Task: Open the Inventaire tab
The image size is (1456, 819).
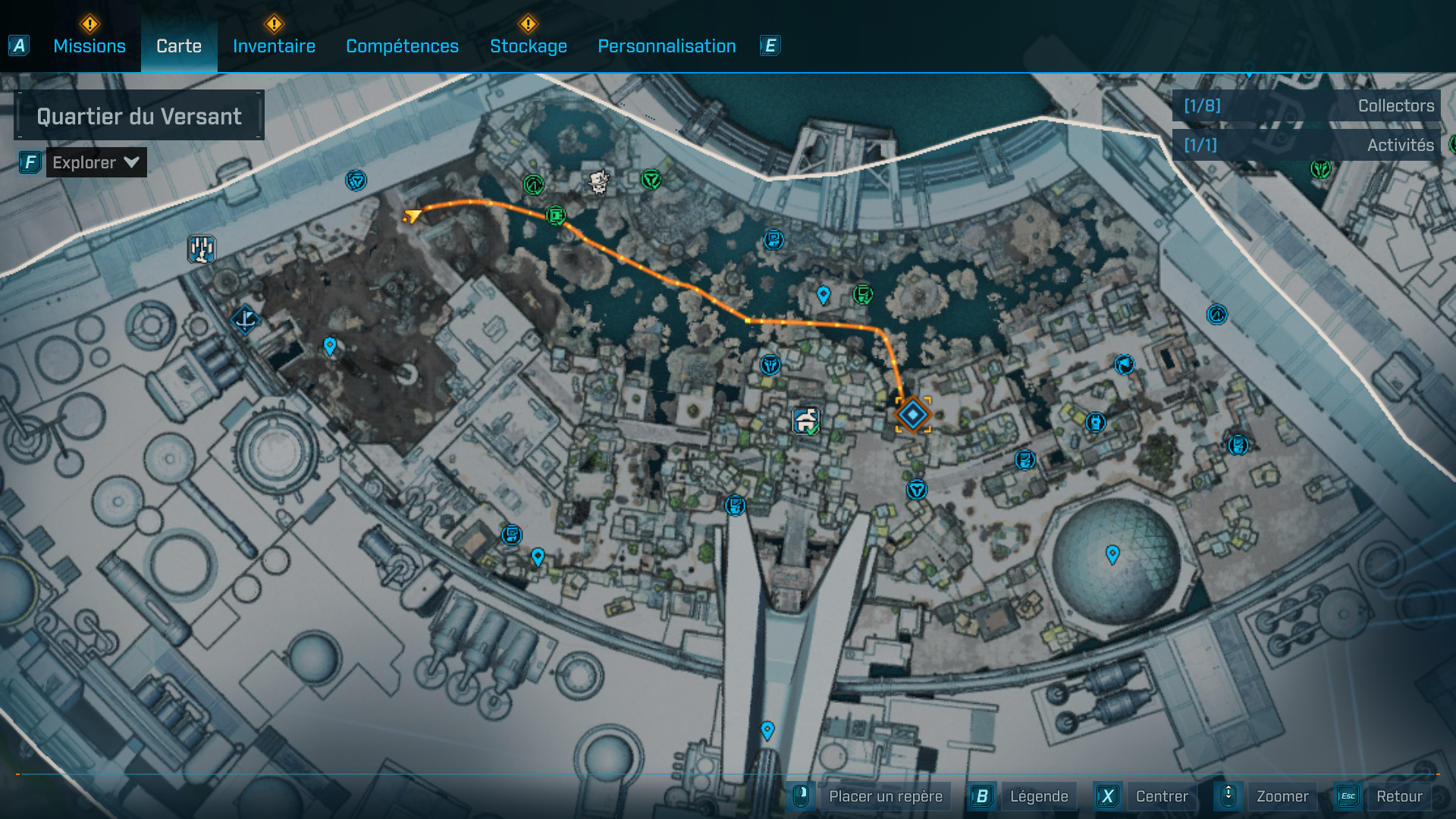Action: [274, 45]
